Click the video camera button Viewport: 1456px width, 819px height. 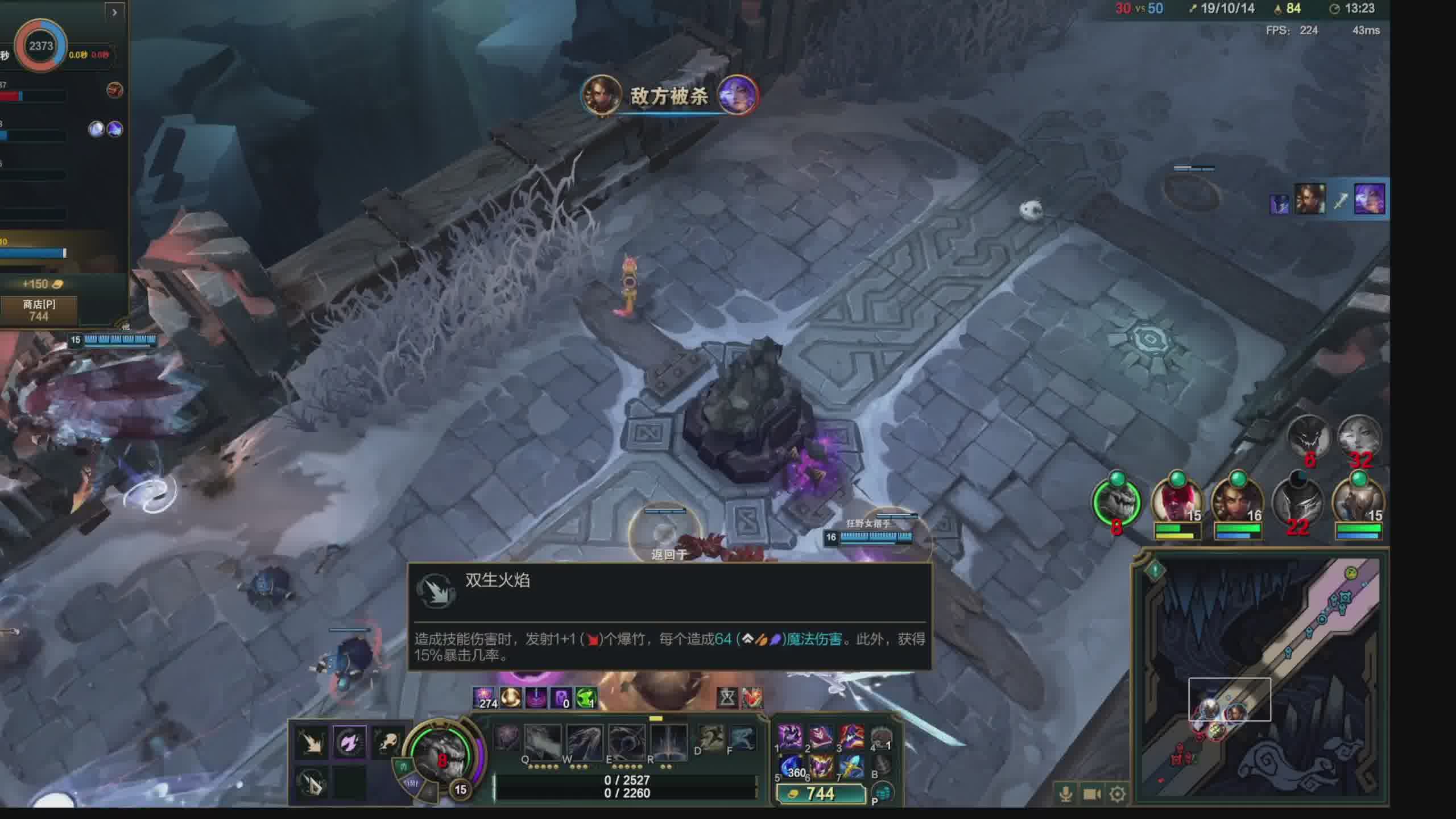tap(1091, 793)
